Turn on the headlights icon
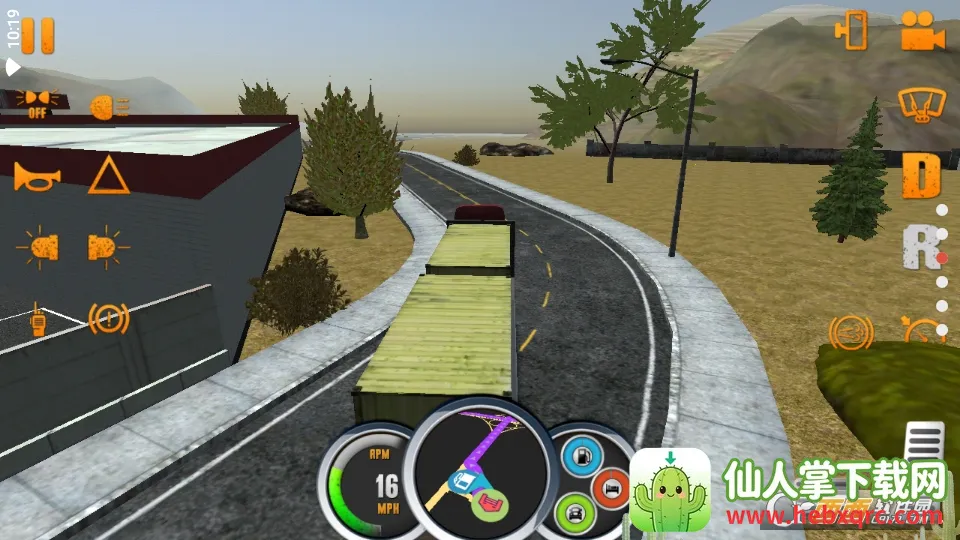The image size is (960, 540). (108, 107)
